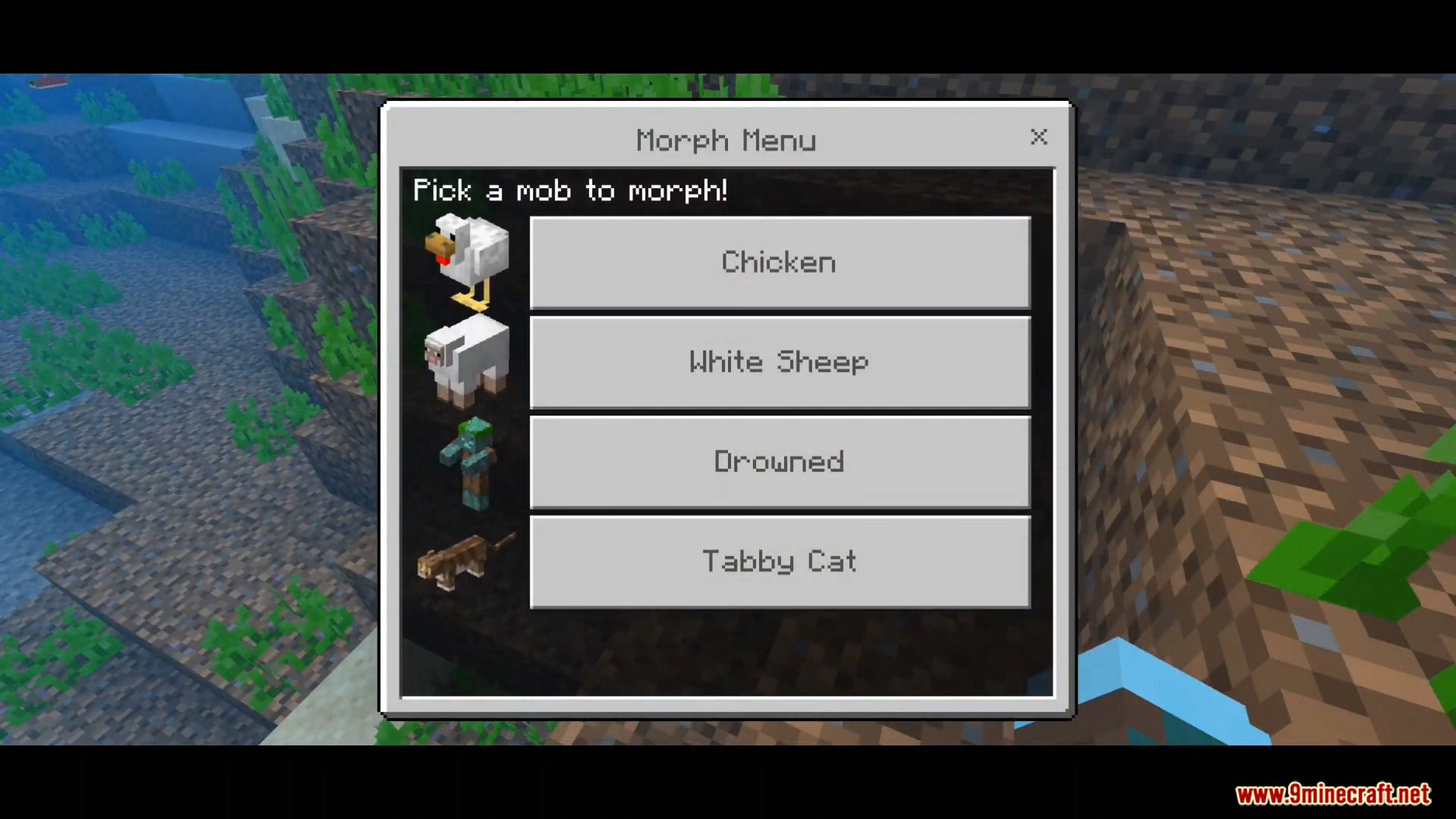Choose the Chicken morph button
Image resolution: width=1456 pixels, height=819 pixels.
pyautogui.click(x=780, y=262)
